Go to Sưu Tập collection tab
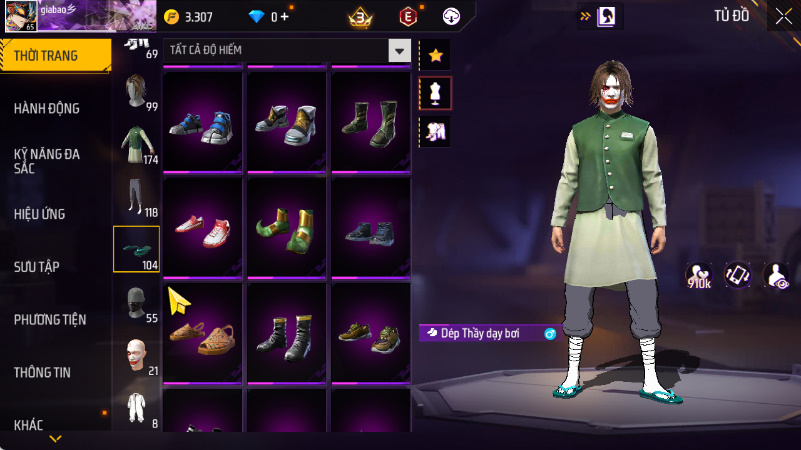This screenshot has width=801, height=450. tap(37, 266)
